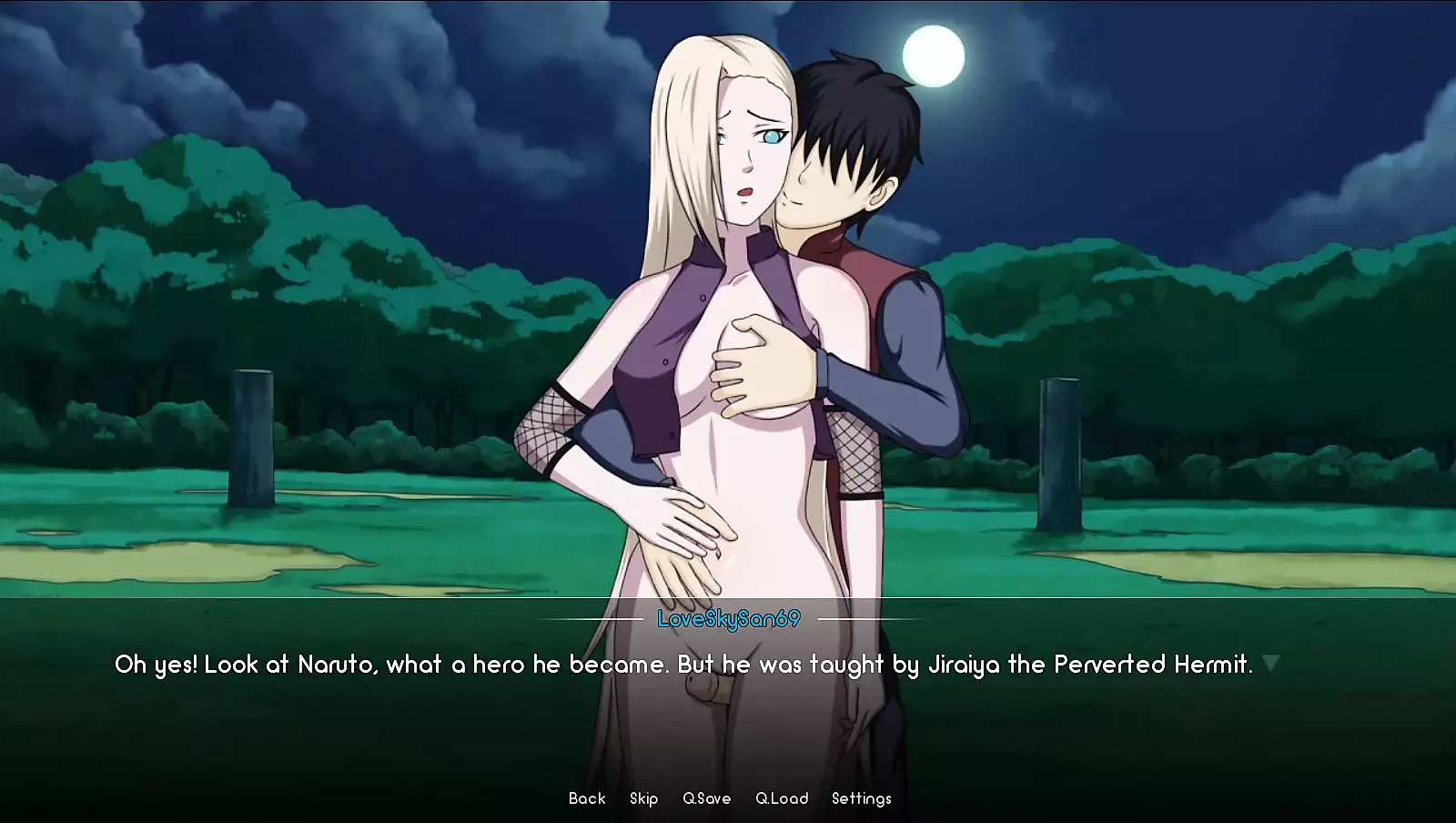Skip through the dialogue

tap(643, 798)
